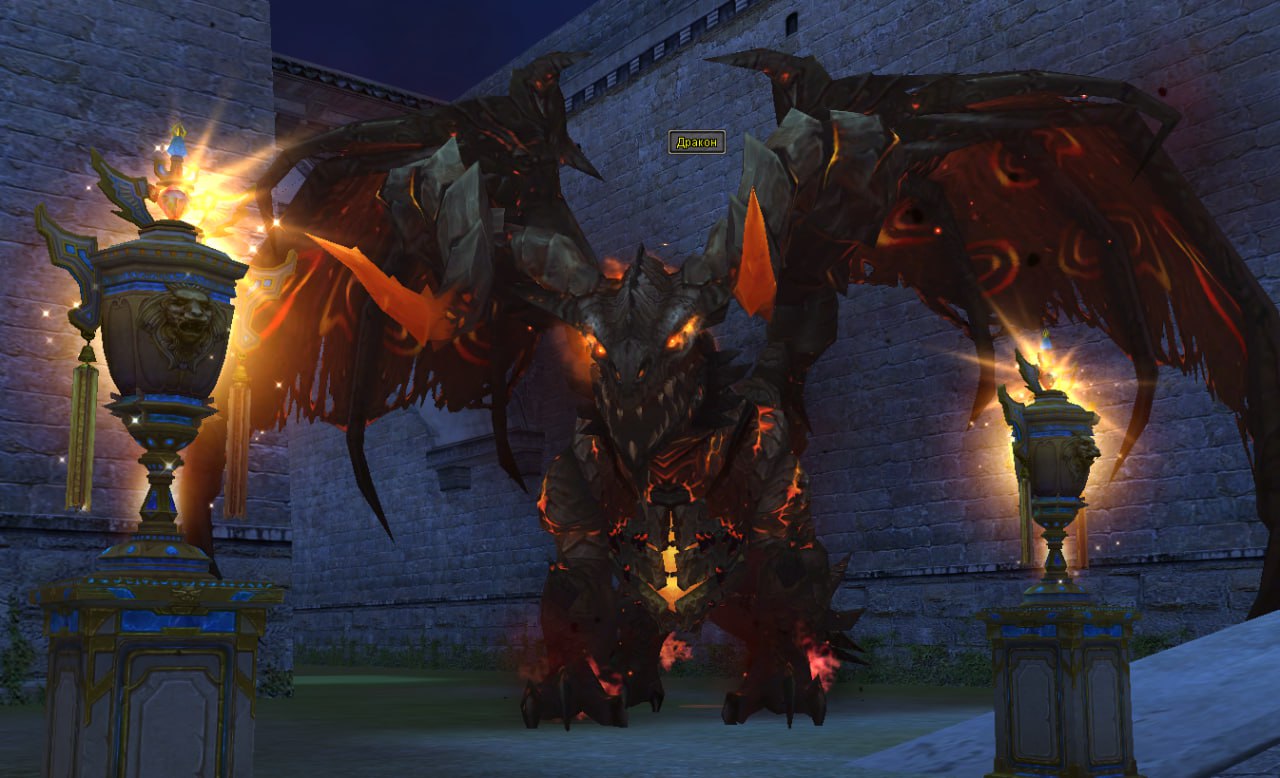Screen dimensions: 1280x778
Task: Select the "Дракон" nameplate label
Action: (696, 142)
